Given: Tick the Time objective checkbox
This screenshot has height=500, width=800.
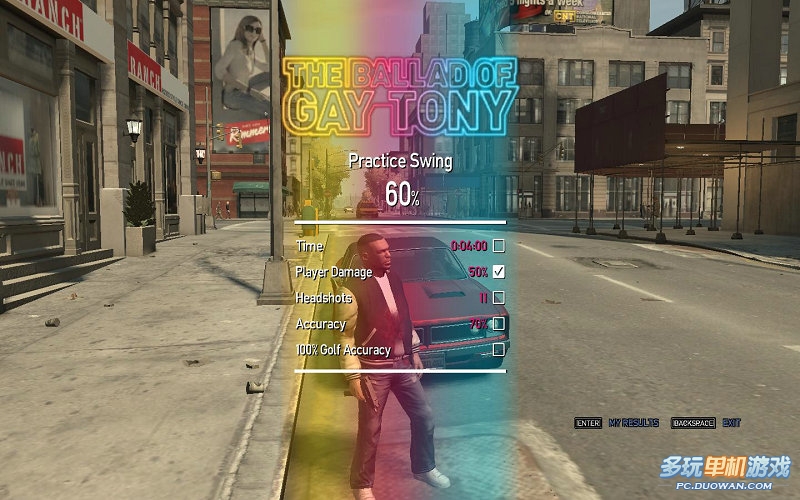Looking at the screenshot, I should 498,245.
